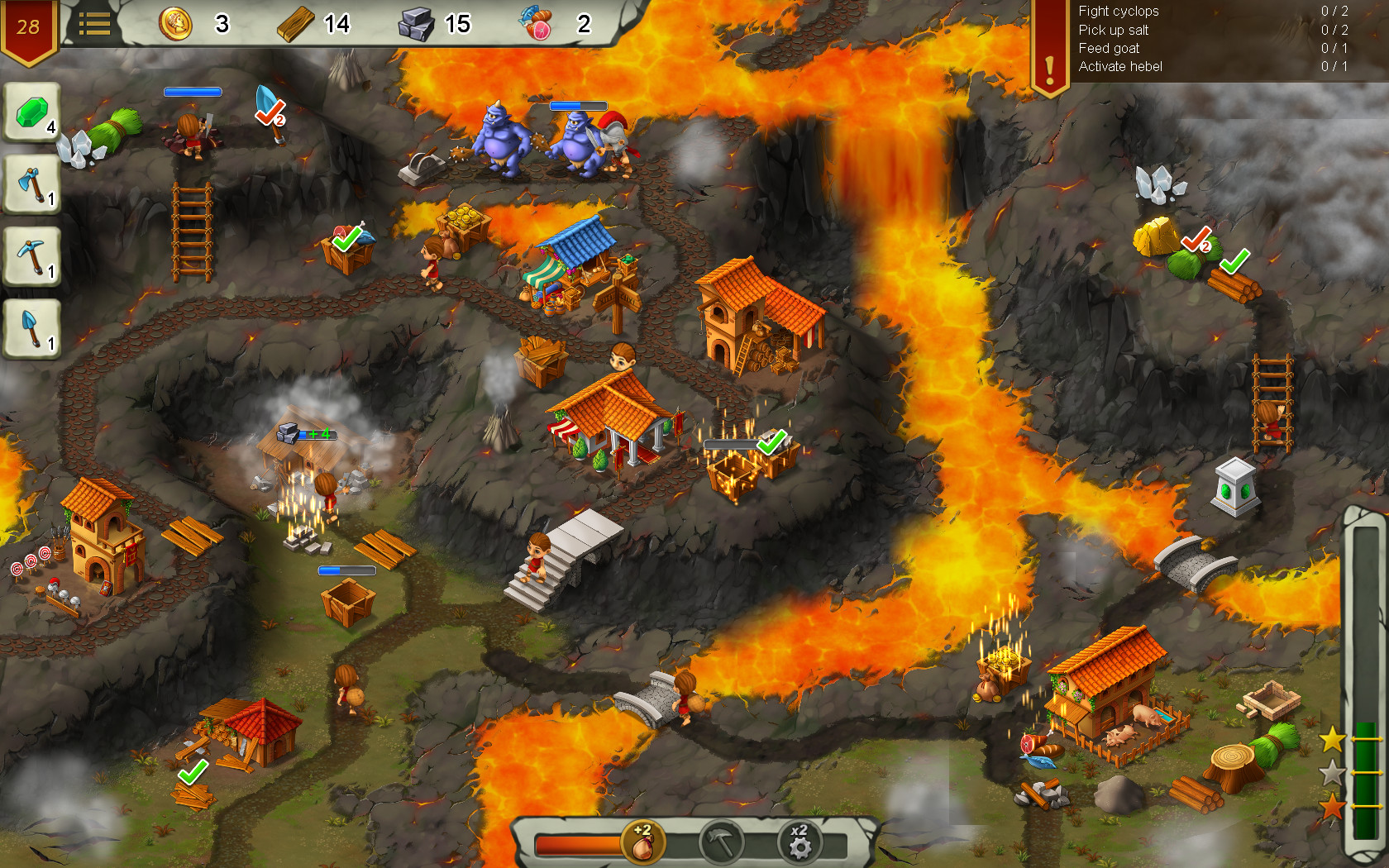This screenshot has width=1389, height=868.
Task: Click the Fight cyclops objective entry
Action: [x=1118, y=12]
